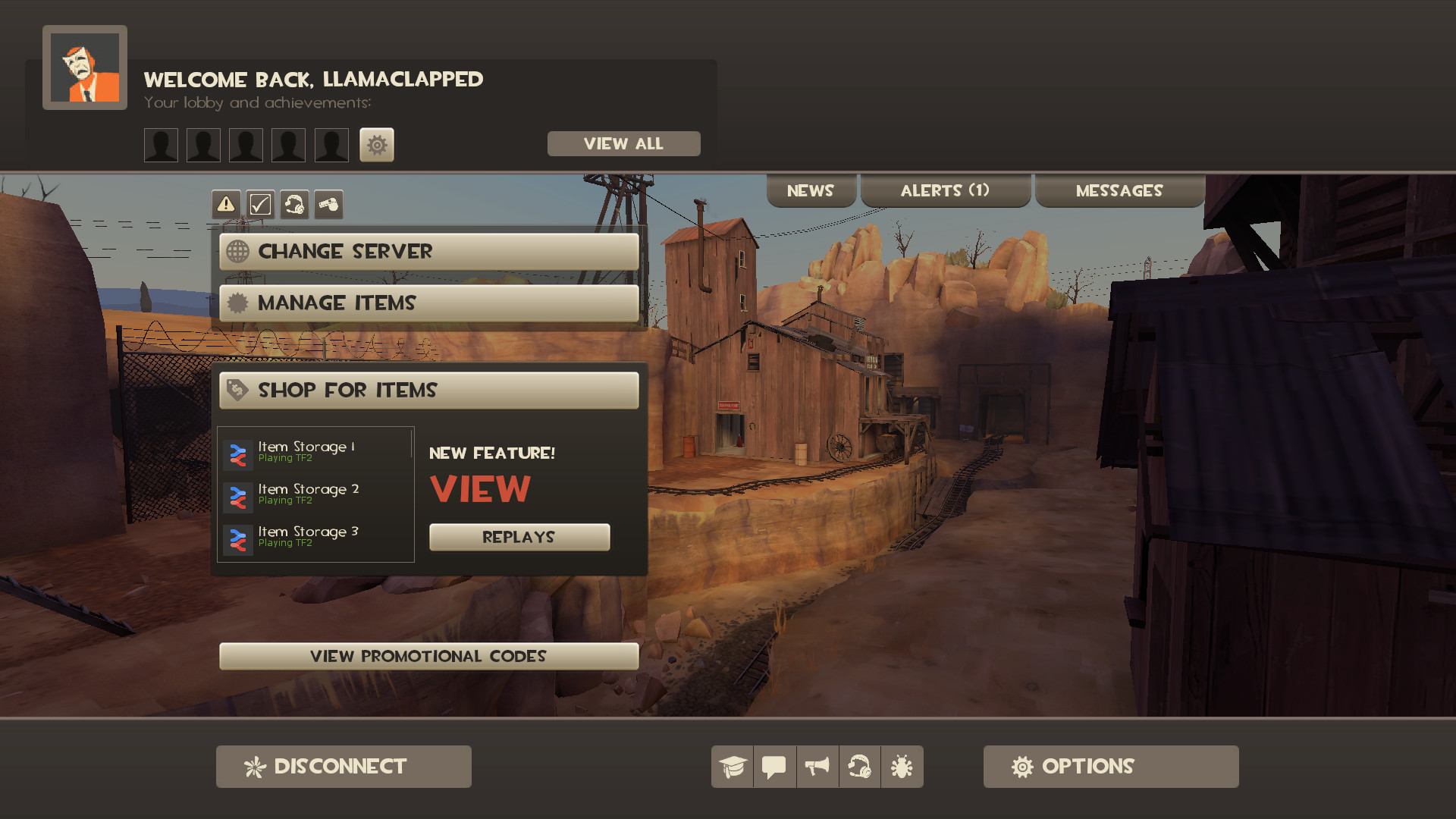Click the VIEW PROMOTIONAL CODES button
1456x819 pixels.
click(428, 656)
